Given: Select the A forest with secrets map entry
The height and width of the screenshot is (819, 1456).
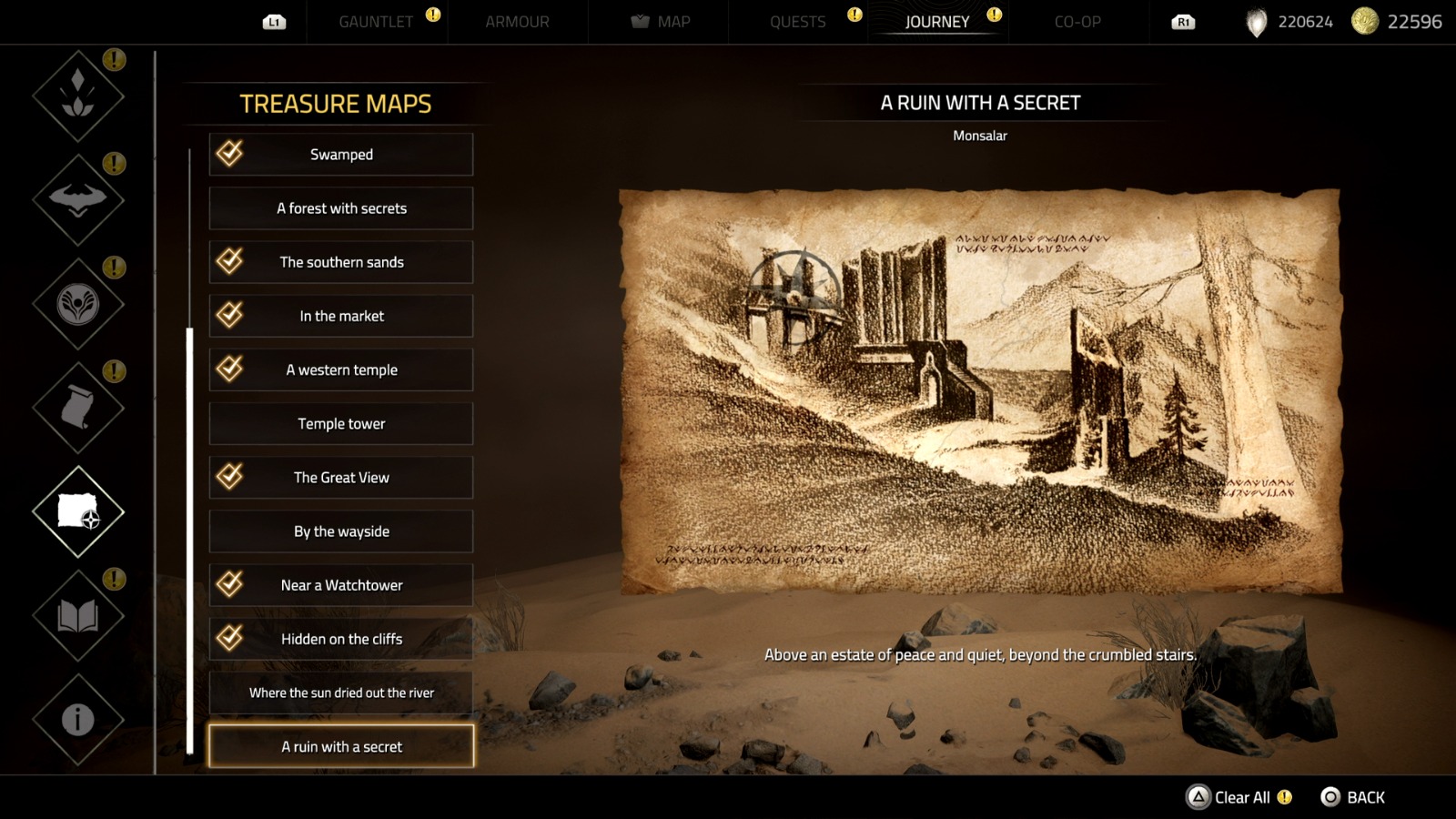Looking at the screenshot, I should (x=341, y=208).
